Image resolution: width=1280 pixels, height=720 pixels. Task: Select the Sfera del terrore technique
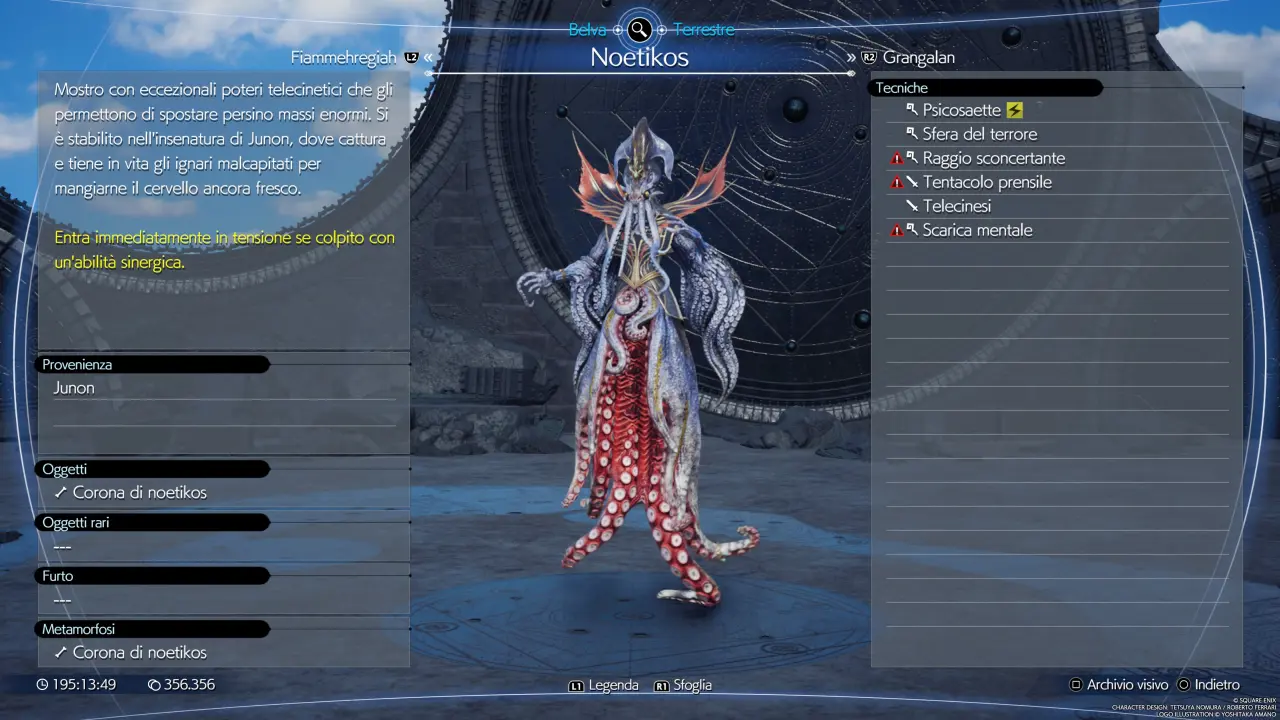[x=979, y=134]
